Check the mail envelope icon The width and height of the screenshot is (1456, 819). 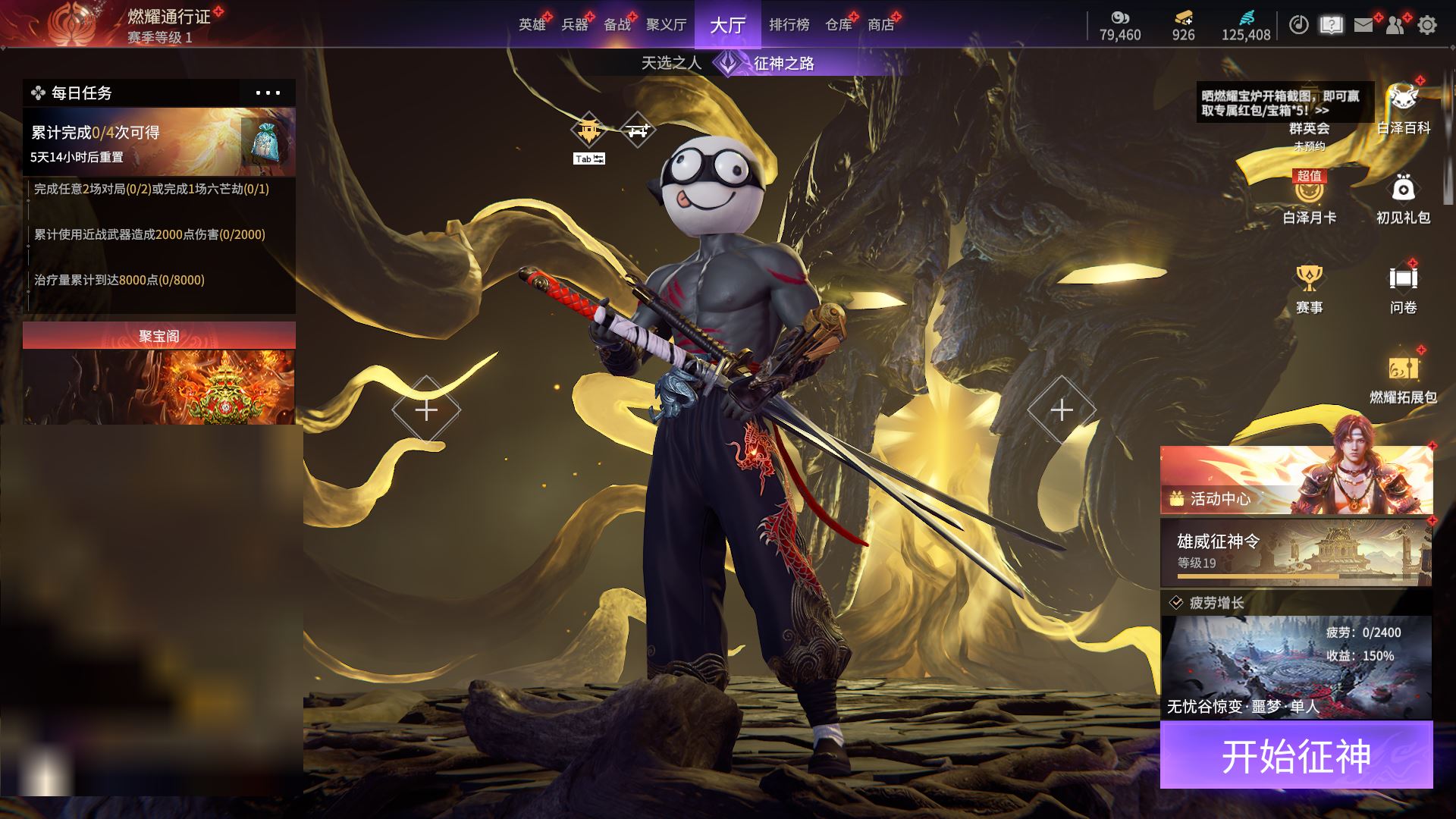tap(1363, 25)
